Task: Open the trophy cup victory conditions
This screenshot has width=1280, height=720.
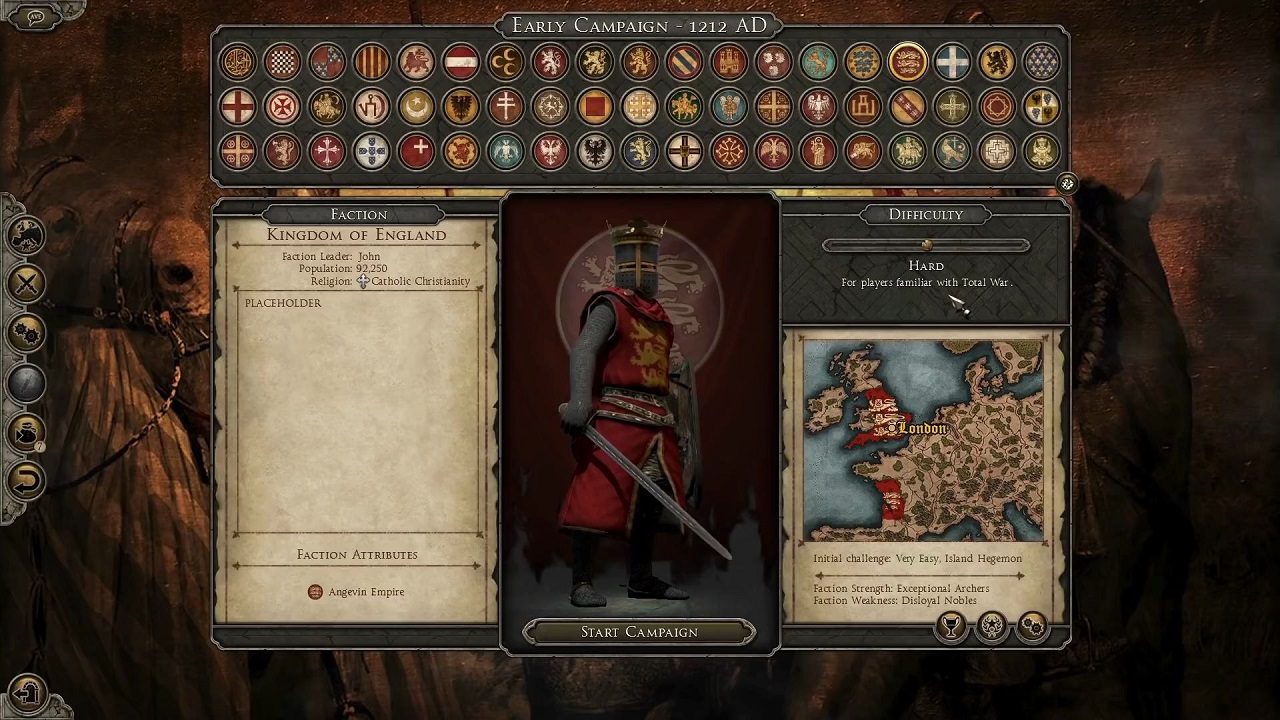Action: coord(951,626)
